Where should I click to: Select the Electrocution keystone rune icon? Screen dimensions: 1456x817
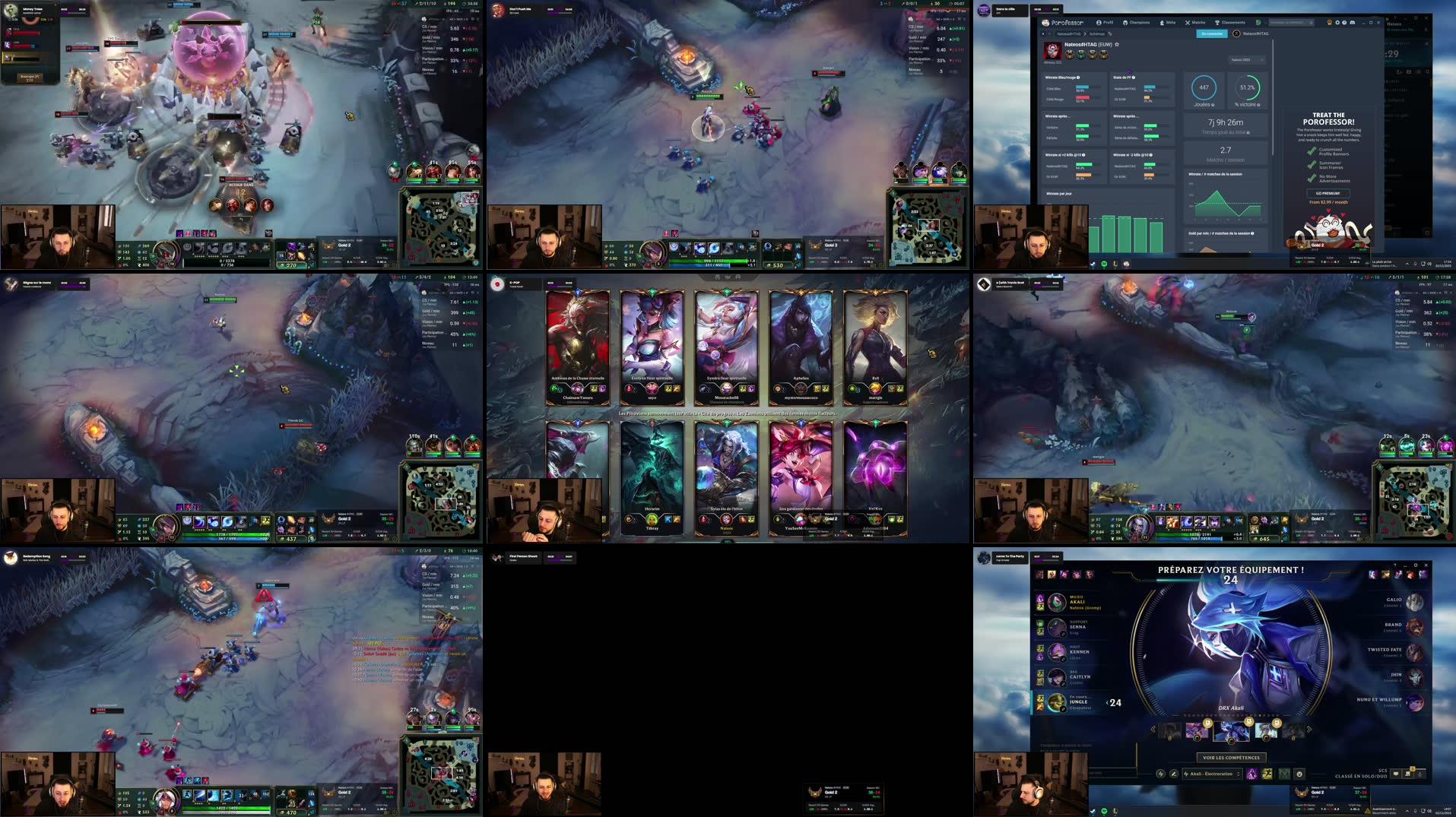pyautogui.click(x=1252, y=775)
